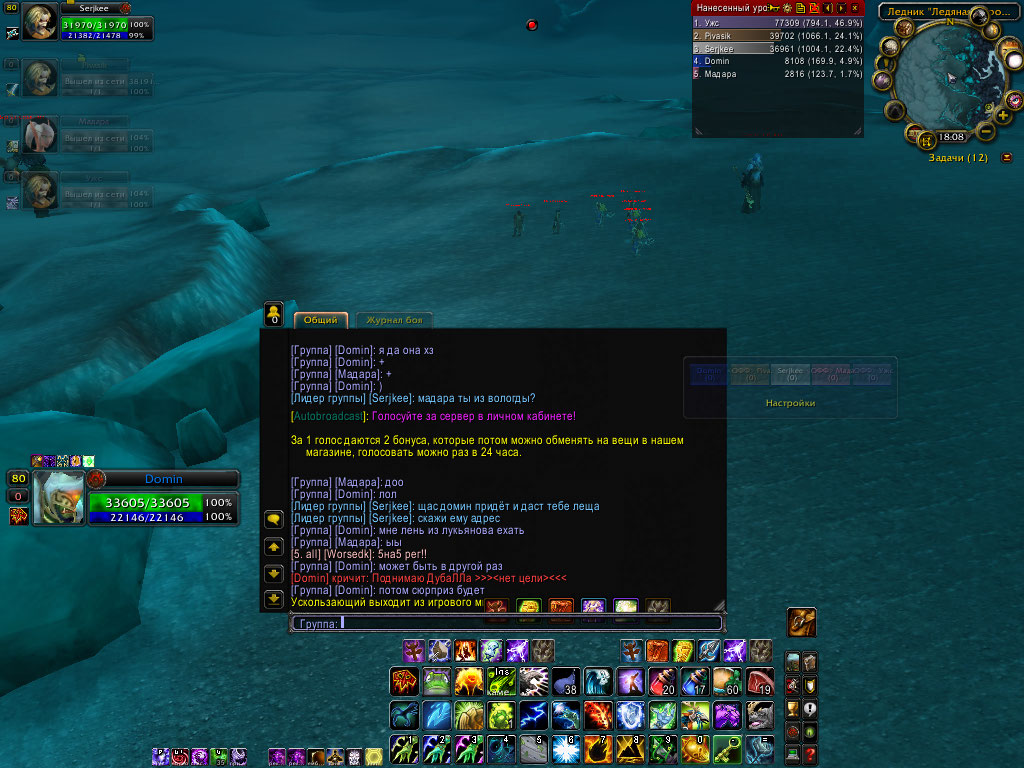
Task: Open the chat menu speech bubble button
Action: [x=273, y=519]
